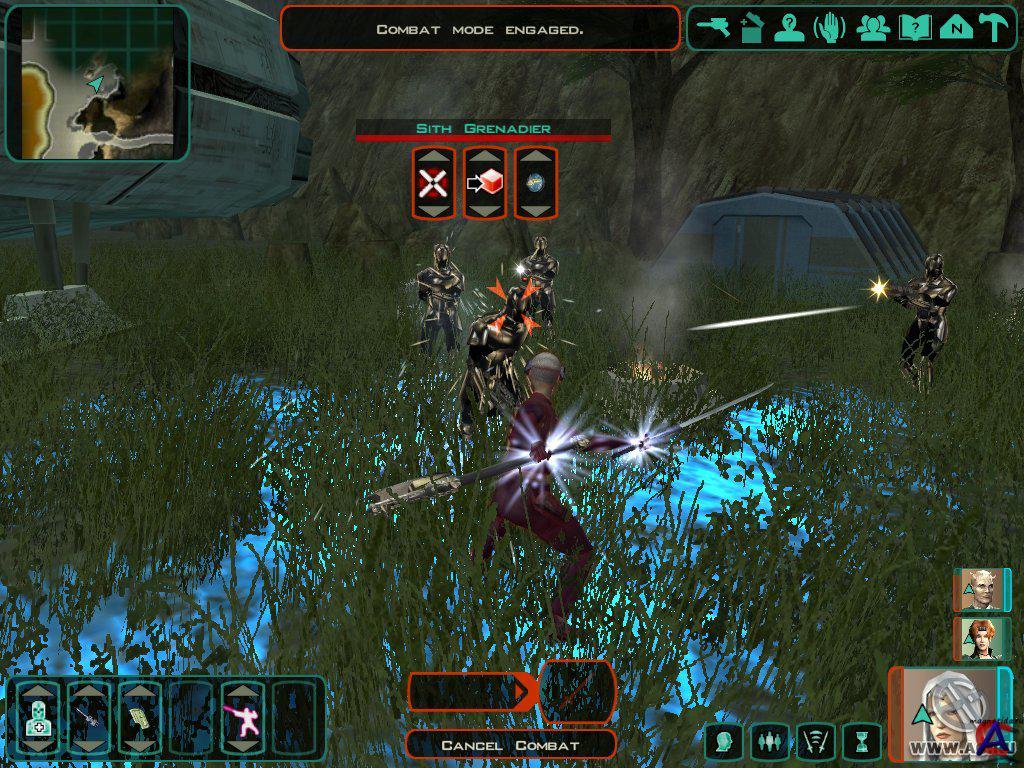Image resolution: width=1024 pixels, height=768 pixels.
Task: Open the party selection group icon
Action: coord(873,28)
